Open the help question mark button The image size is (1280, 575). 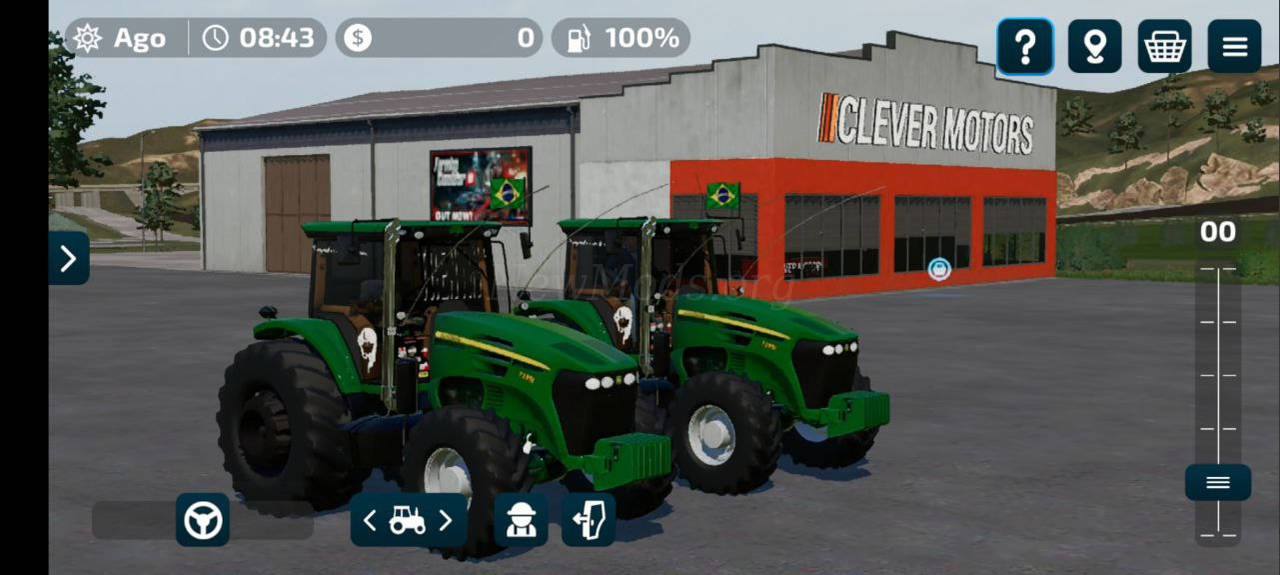point(1024,46)
